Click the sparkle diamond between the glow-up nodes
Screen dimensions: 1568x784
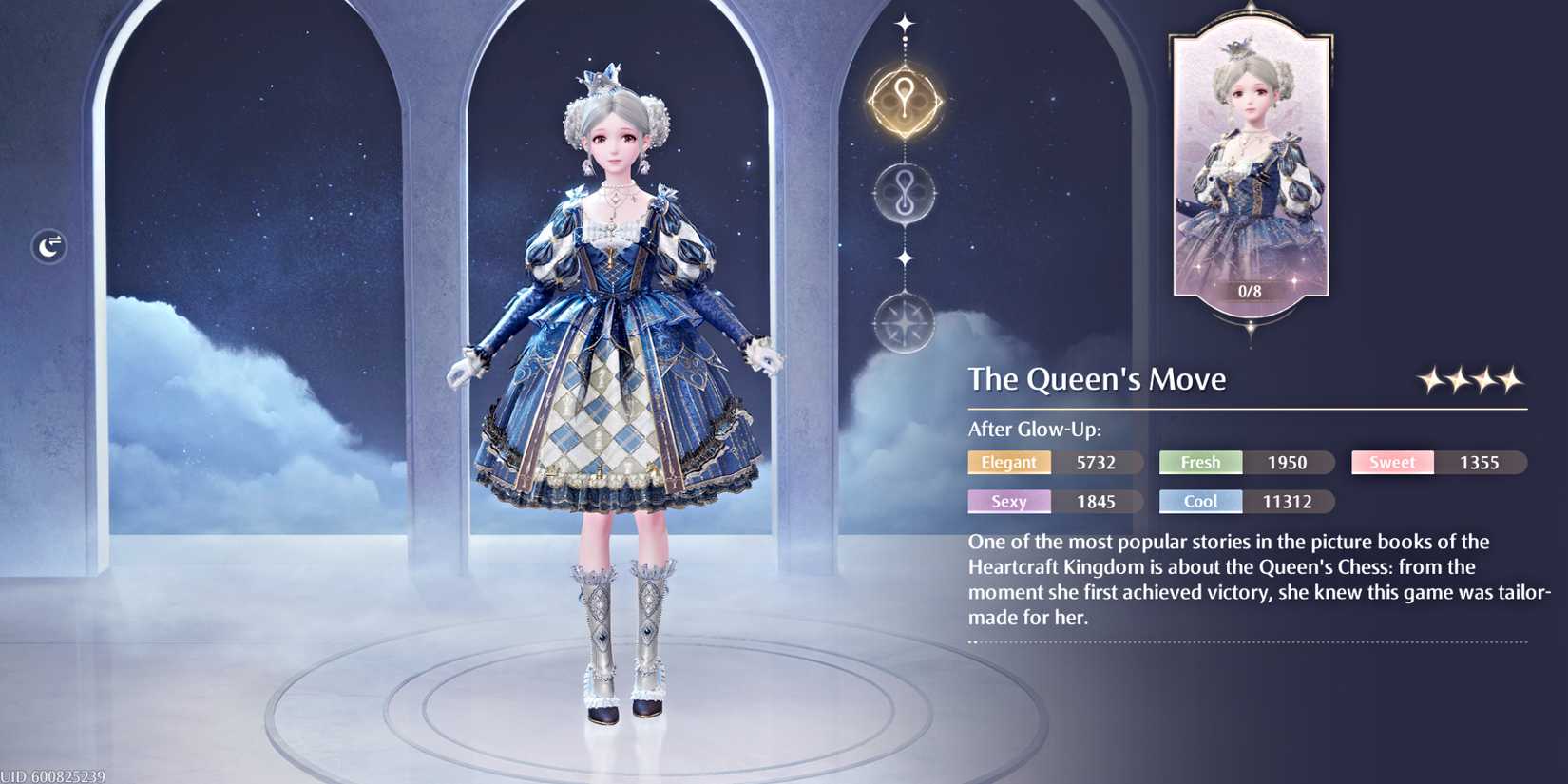tap(903, 258)
